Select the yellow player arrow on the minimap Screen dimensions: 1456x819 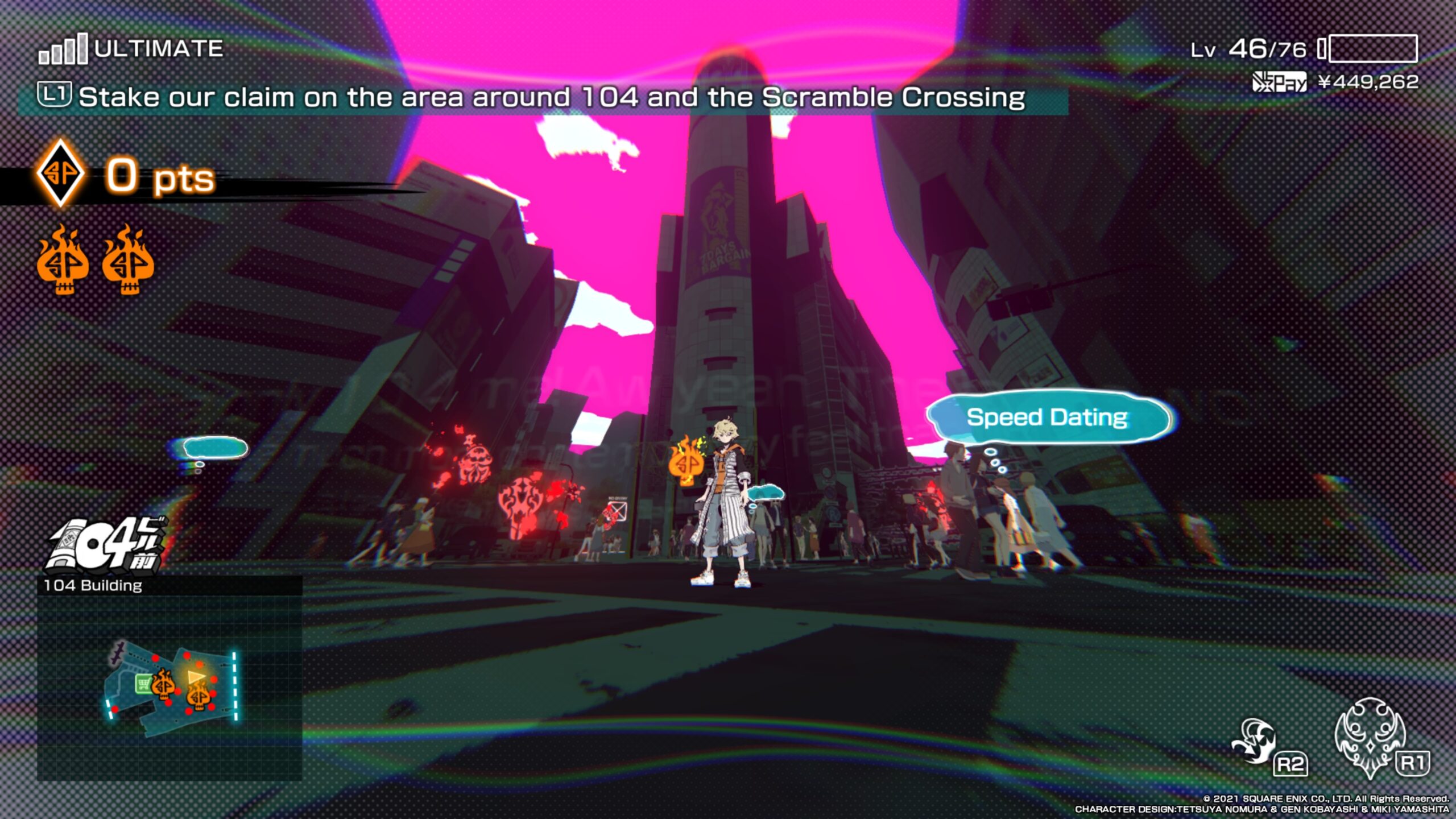tap(197, 676)
